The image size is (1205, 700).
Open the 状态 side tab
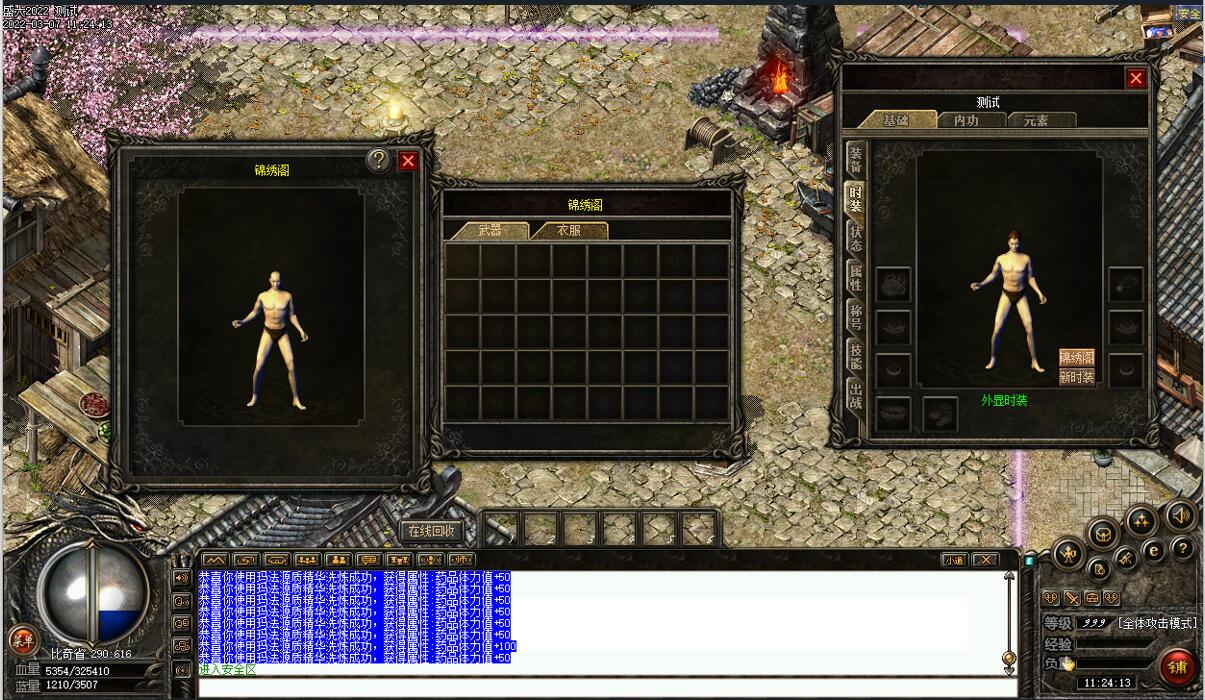(856, 237)
